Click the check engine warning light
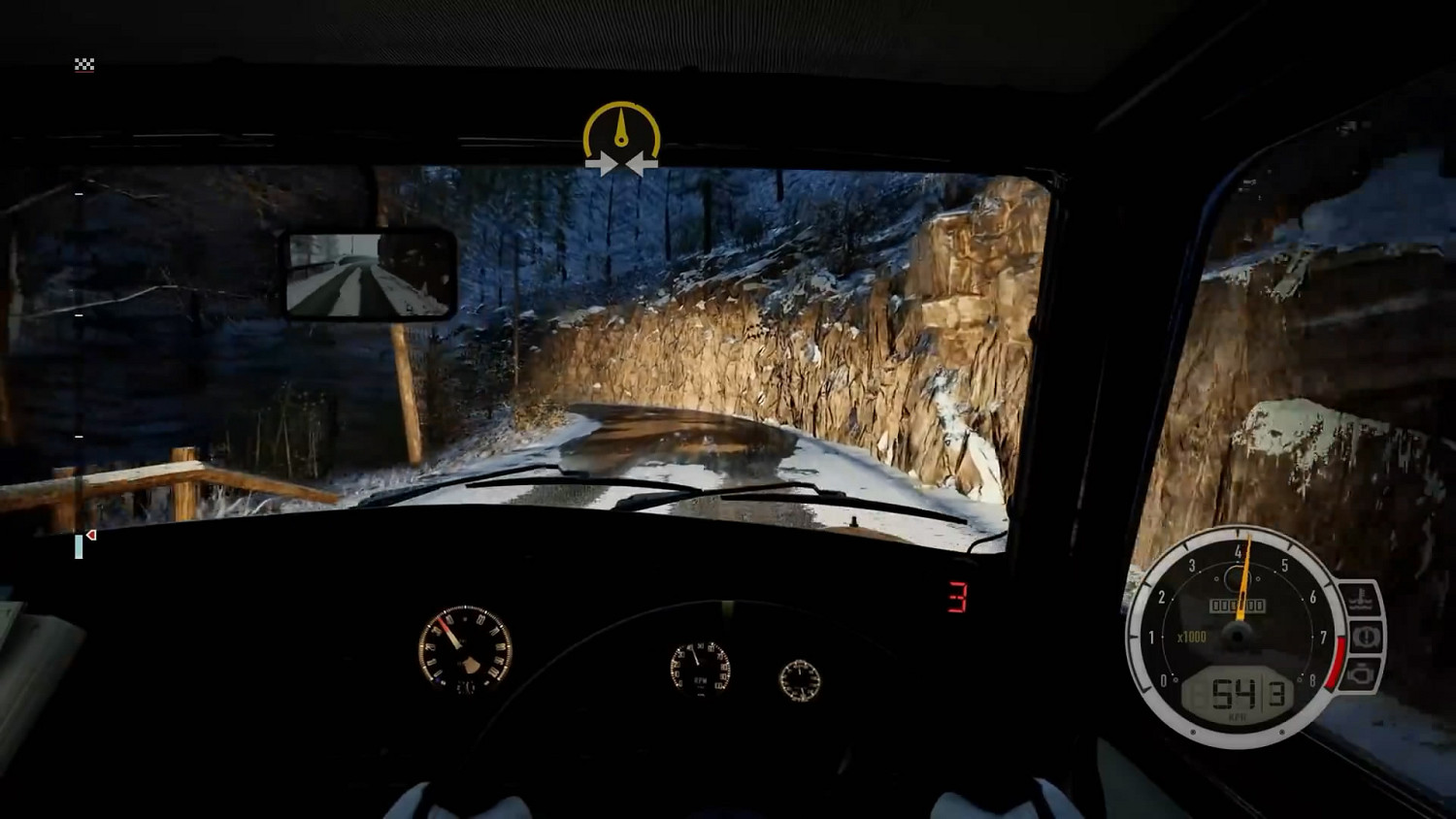The image size is (1456, 819). click(1362, 674)
